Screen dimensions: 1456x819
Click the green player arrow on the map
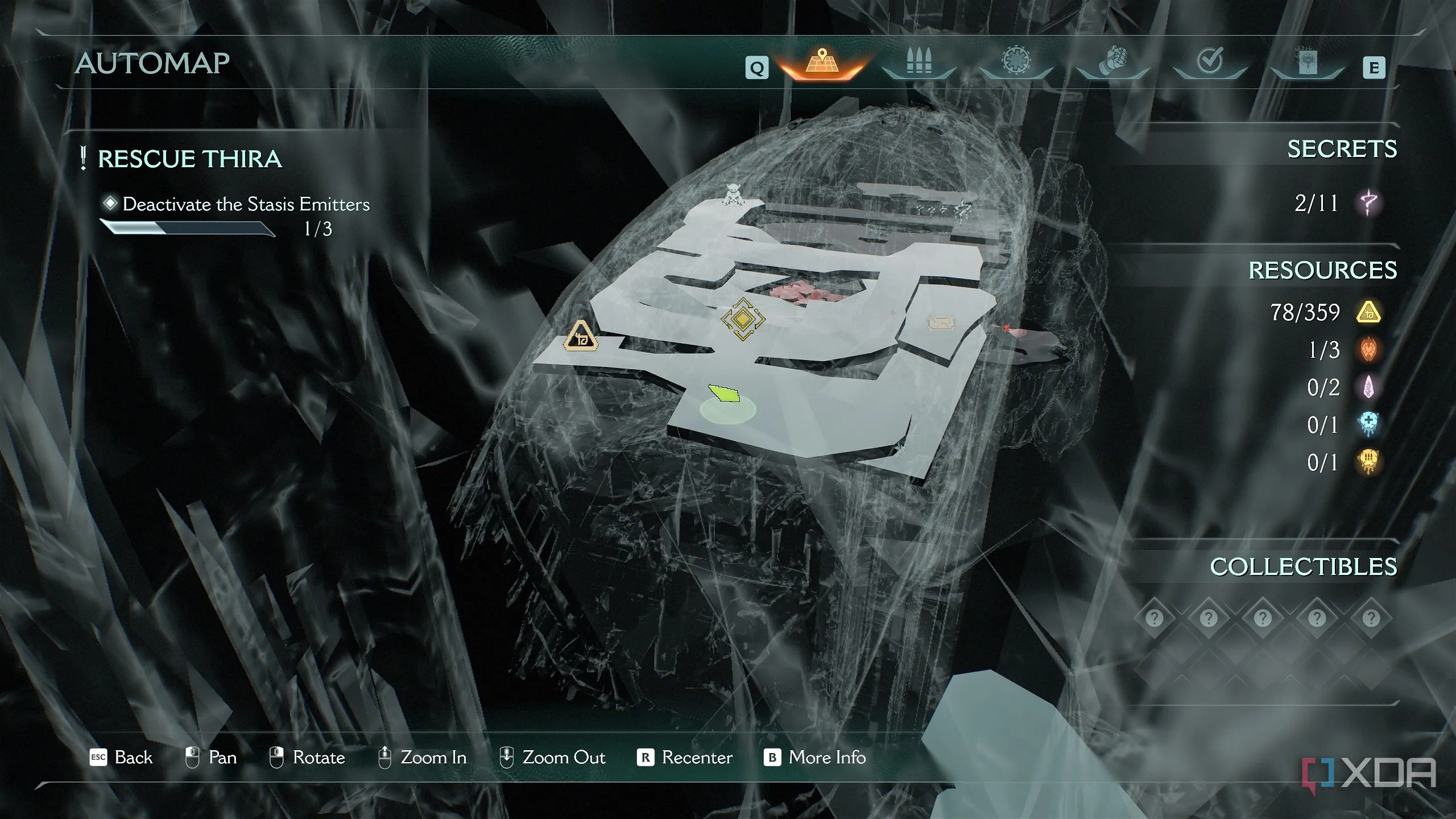point(724,393)
